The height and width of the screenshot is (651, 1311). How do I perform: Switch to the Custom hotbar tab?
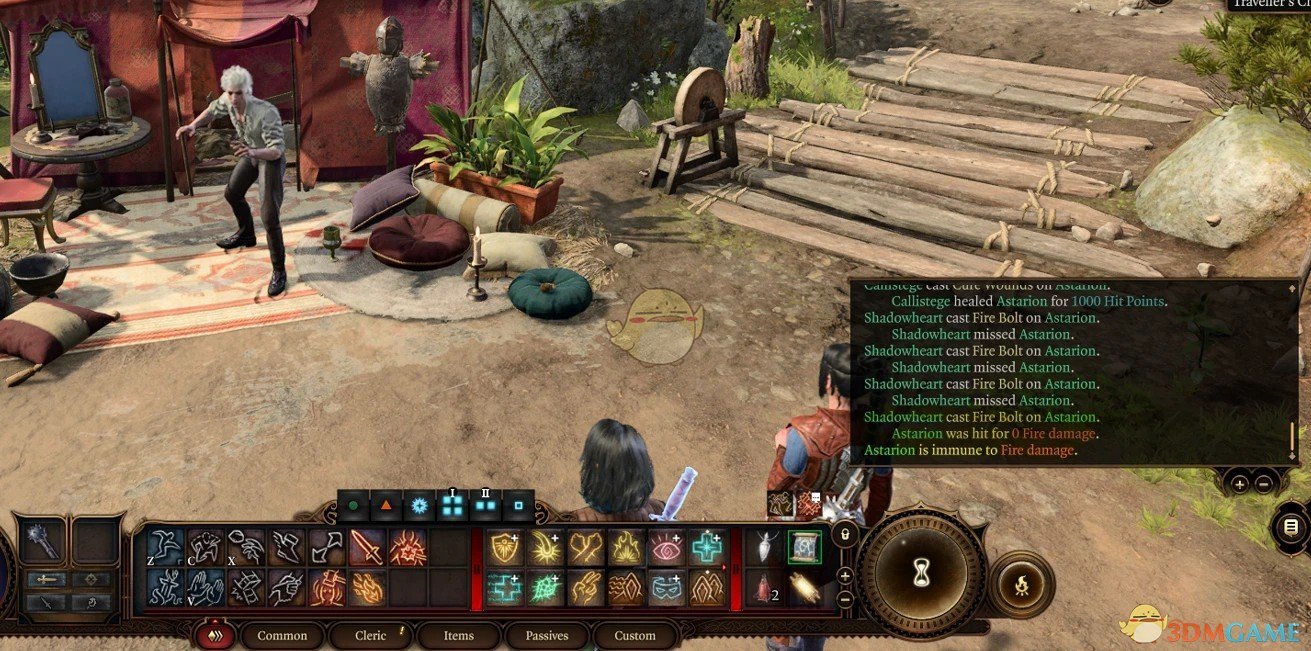(x=635, y=635)
